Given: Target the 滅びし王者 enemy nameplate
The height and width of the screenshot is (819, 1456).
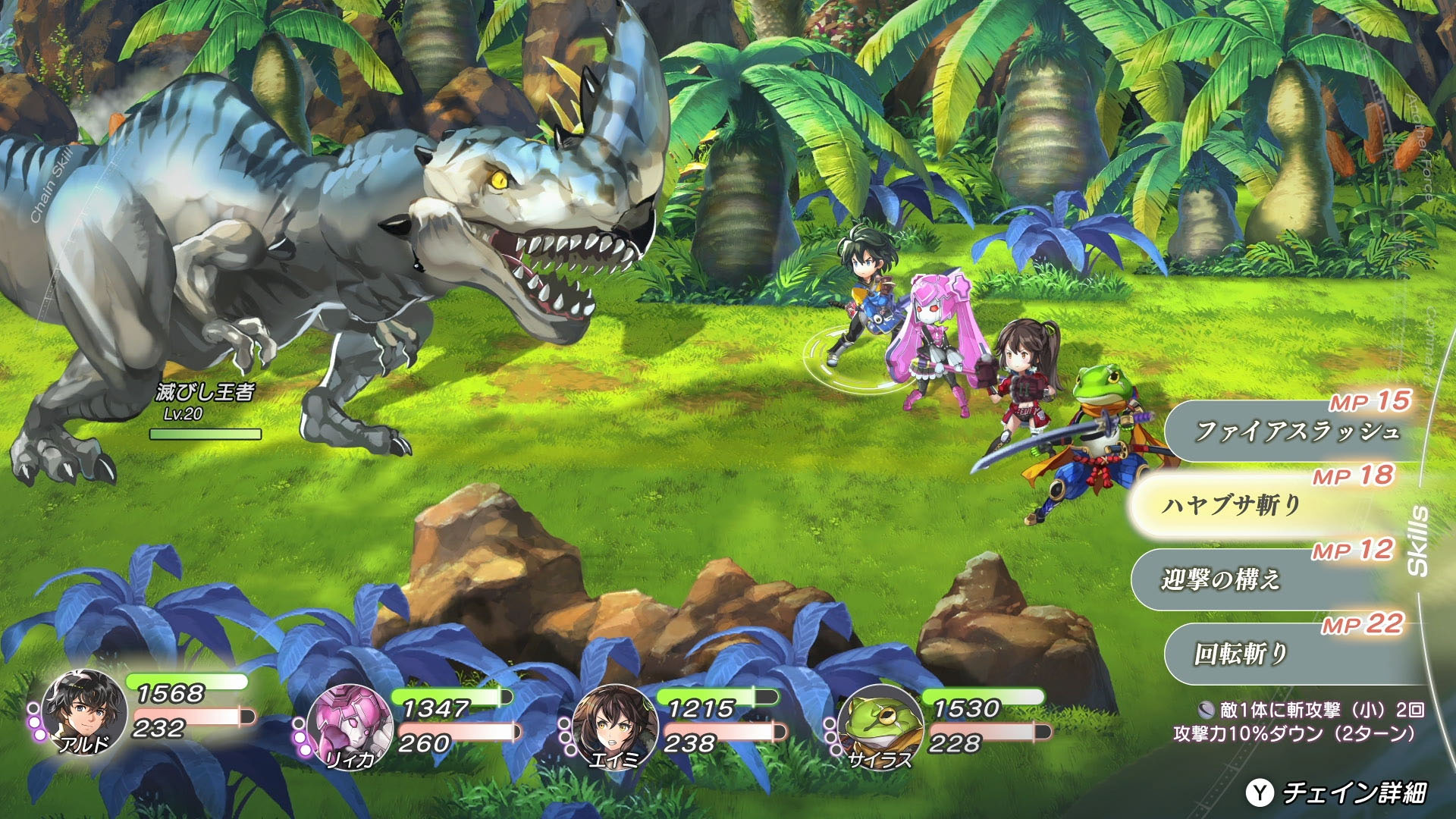Looking at the screenshot, I should tap(205, 393).
